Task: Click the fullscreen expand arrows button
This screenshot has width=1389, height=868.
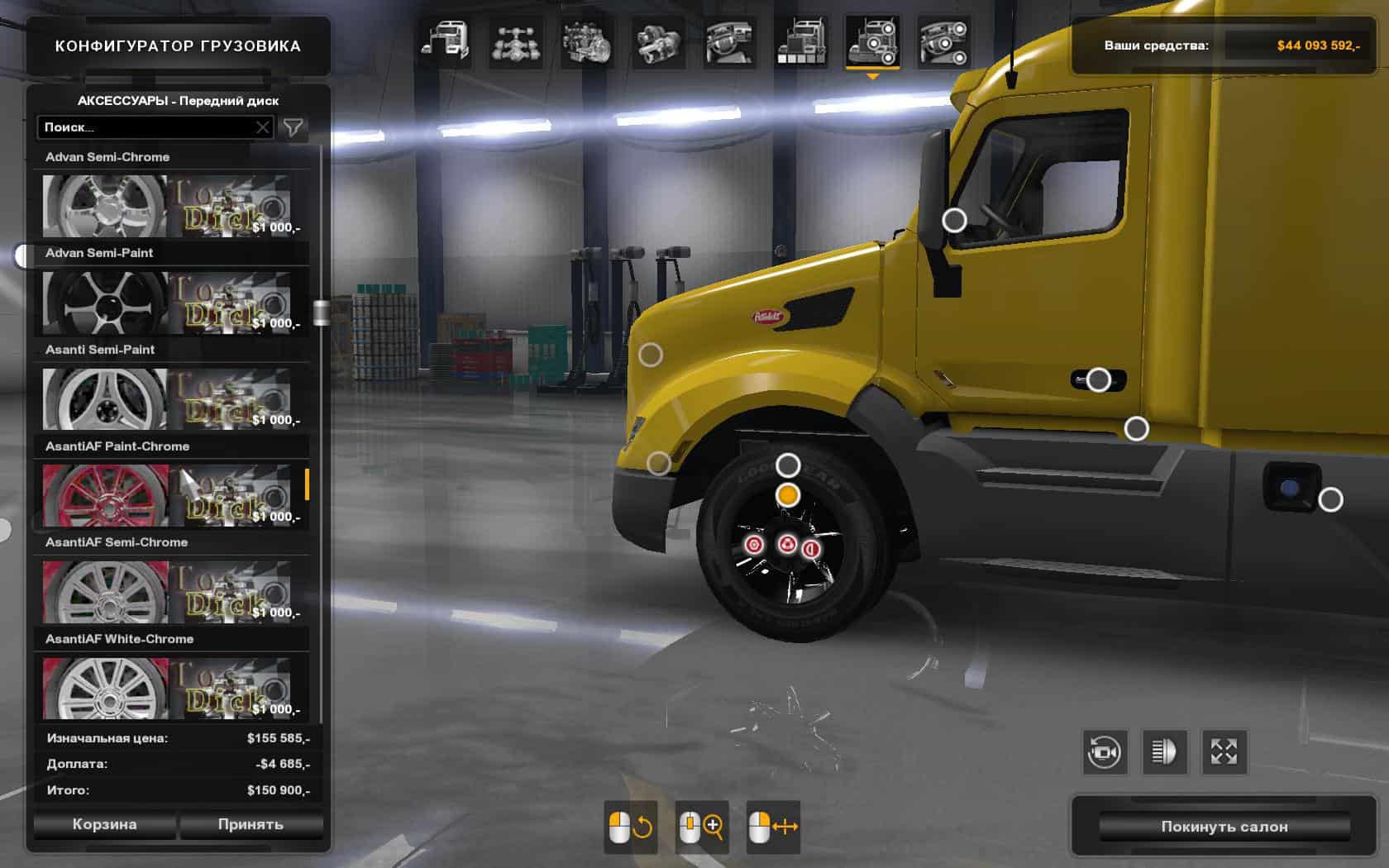Action: tap(1224, 751)
